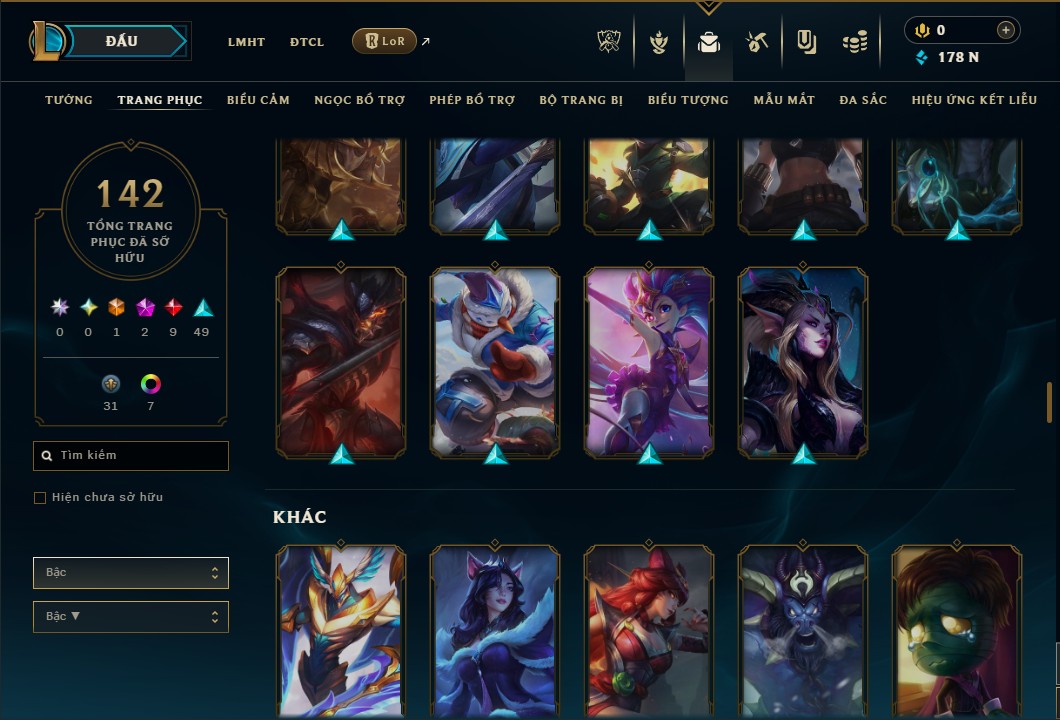1060x720 pixels.
Task: Choose the crying Amumu skin card
Action: tap(956, 630)
